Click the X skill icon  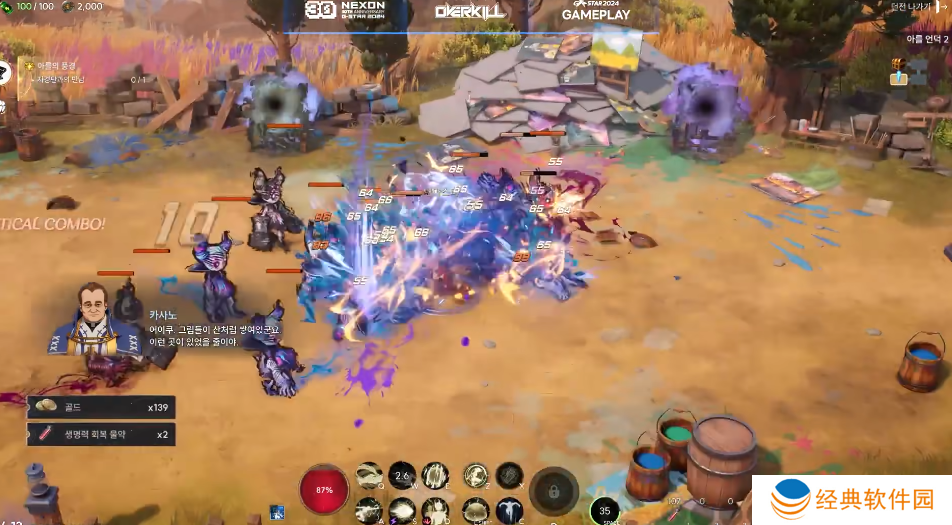509,476
